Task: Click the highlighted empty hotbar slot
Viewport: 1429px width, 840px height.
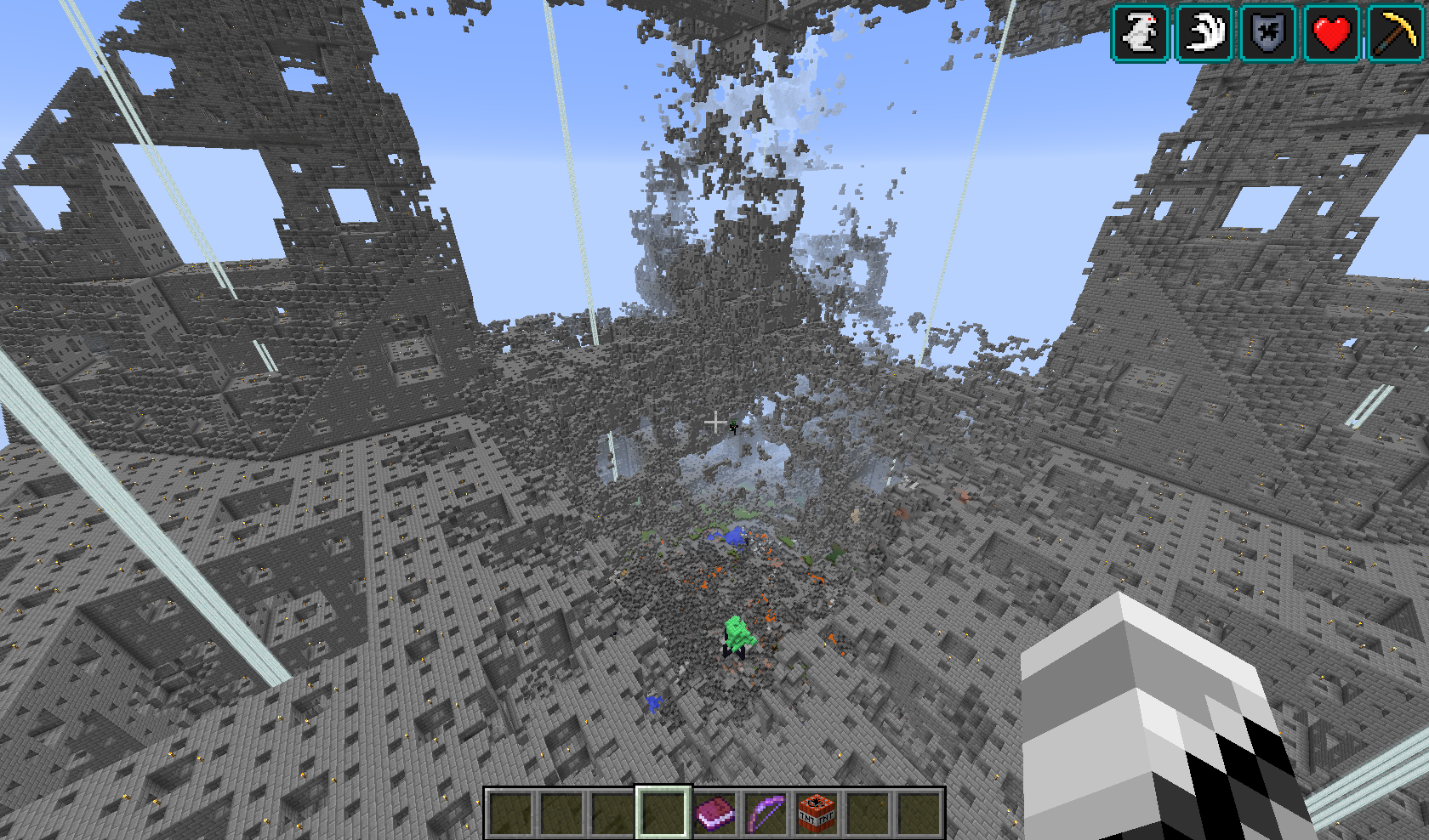Action: [x=663, y=812]
